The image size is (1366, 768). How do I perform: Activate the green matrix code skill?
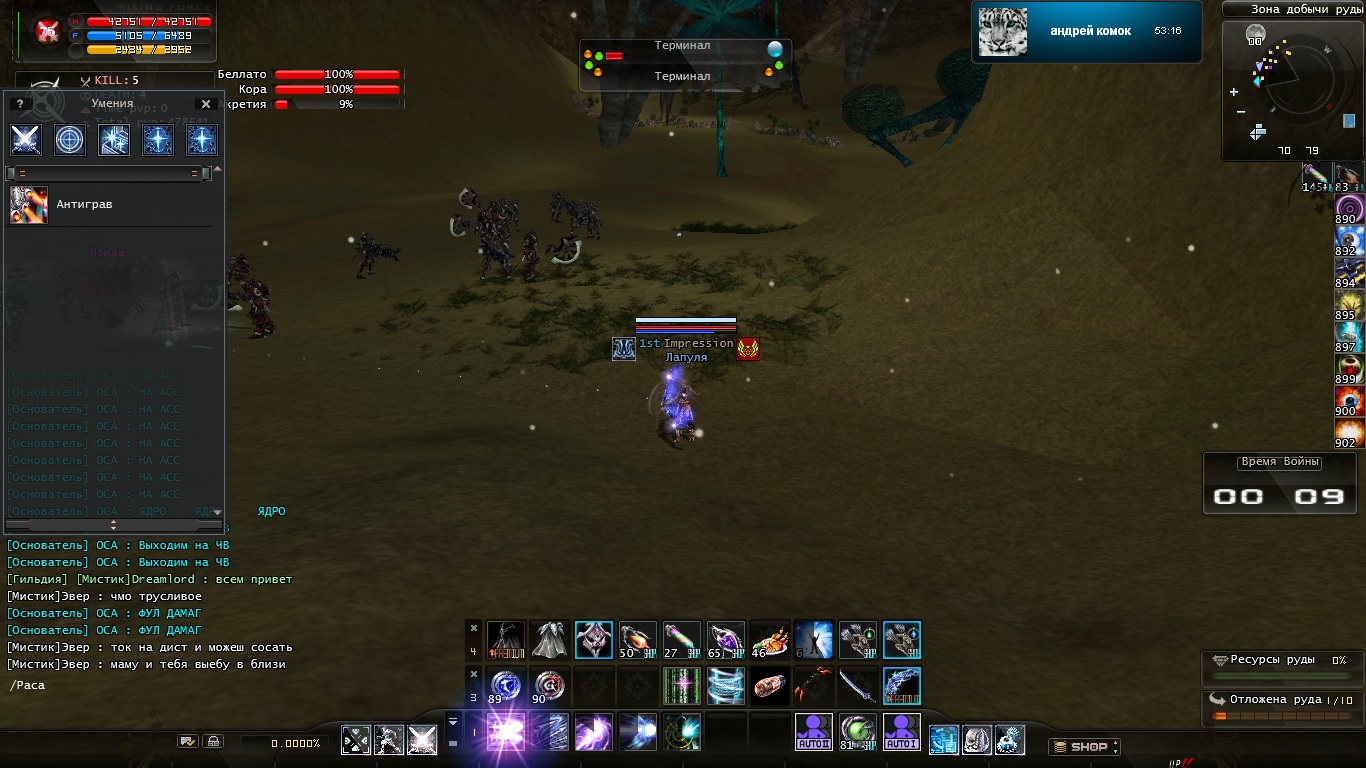click(x=681, y=686)
